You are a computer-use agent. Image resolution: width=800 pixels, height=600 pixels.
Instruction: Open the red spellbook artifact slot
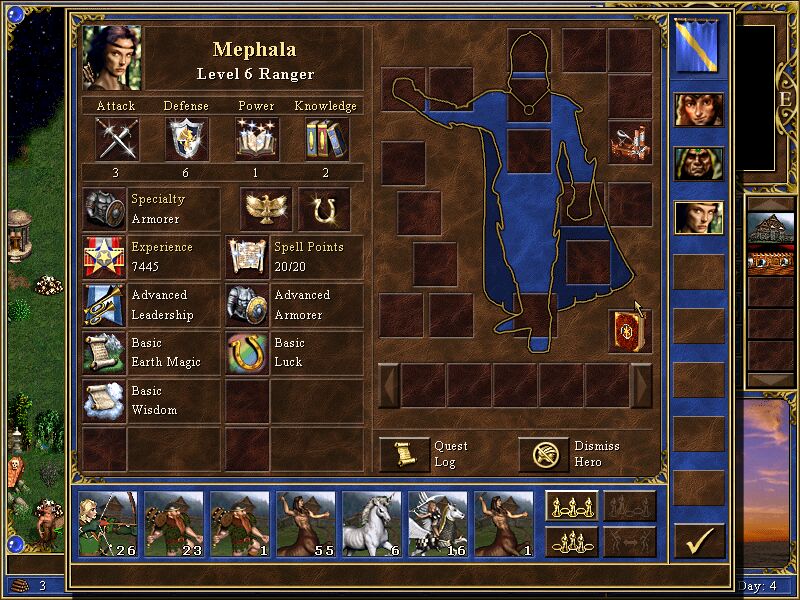click(629, 331)
